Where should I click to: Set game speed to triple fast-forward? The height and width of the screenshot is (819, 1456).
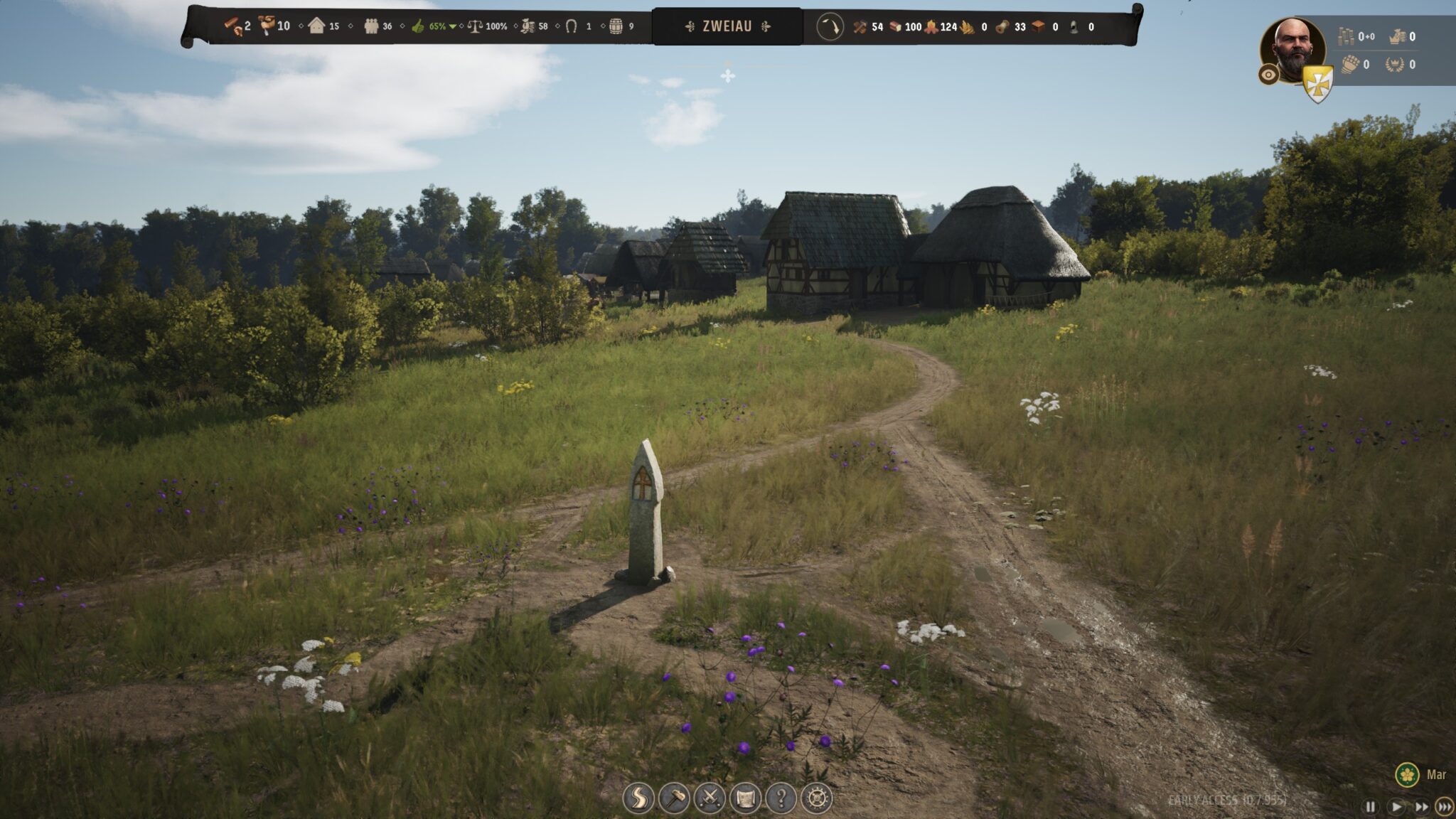pos(1444,806)
